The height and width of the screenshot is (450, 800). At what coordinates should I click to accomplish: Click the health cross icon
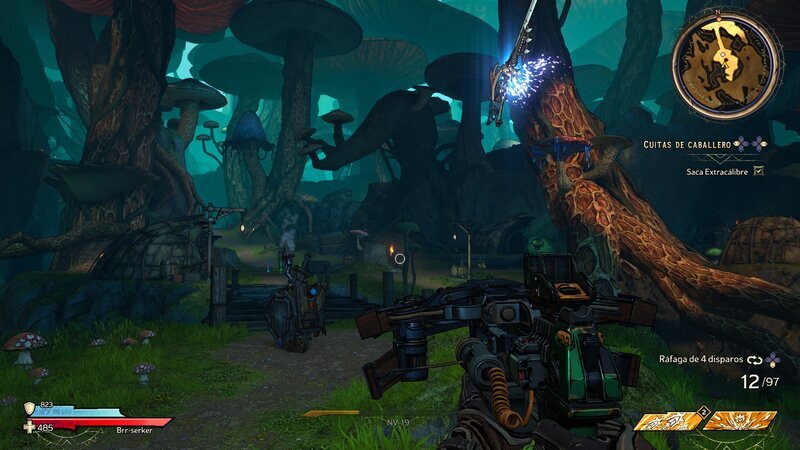pos(30,427)
